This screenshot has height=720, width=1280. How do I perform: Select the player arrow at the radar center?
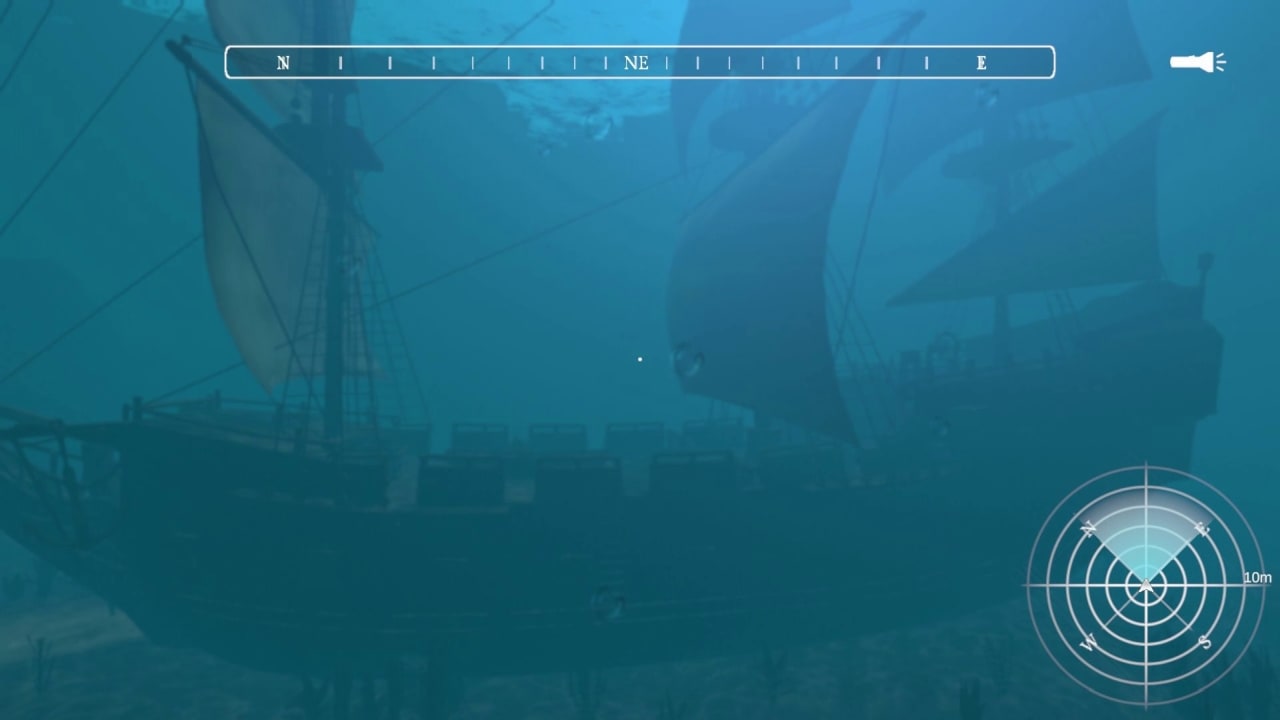click(x=1147, y=585)
